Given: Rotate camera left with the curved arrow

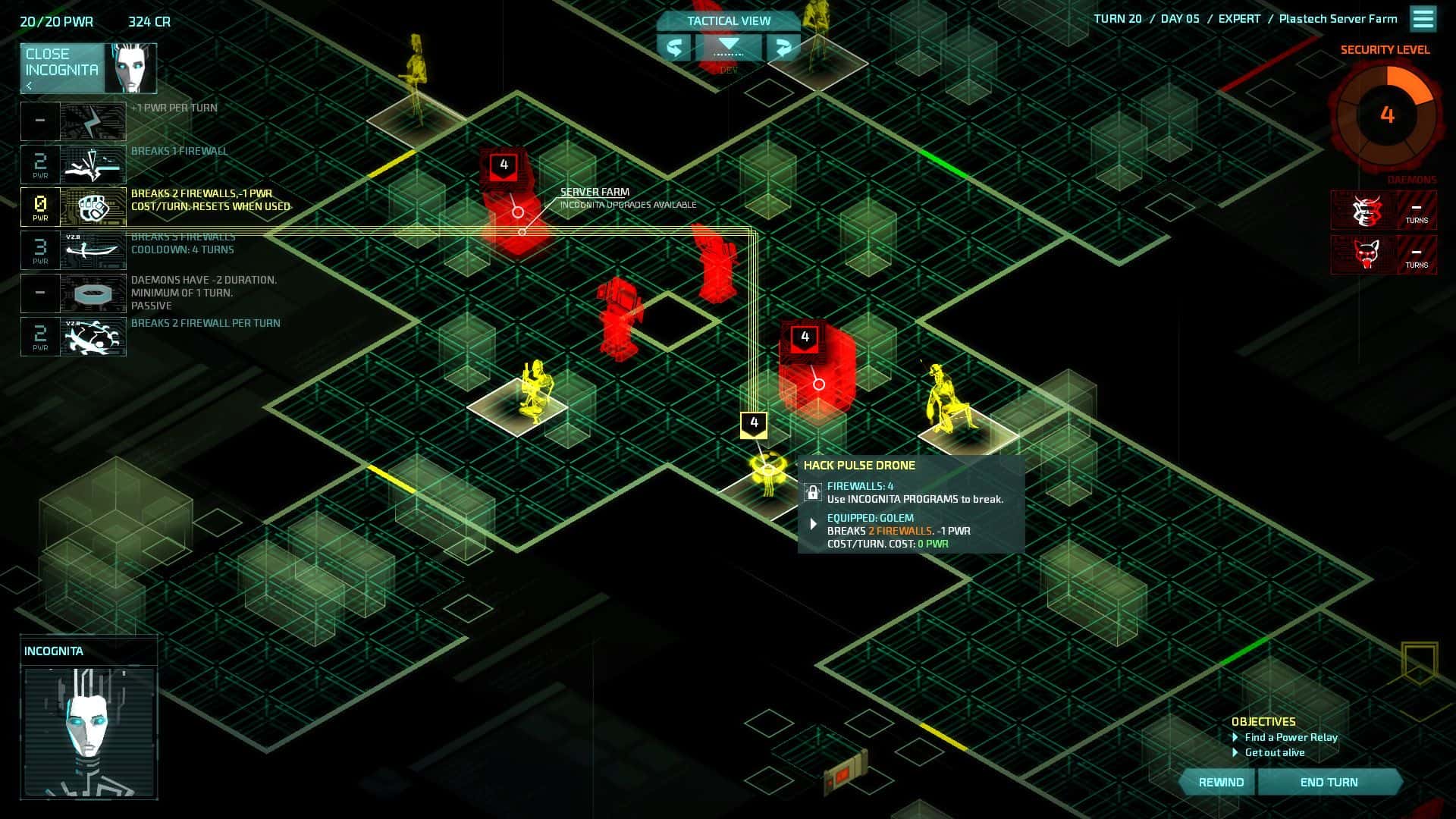Looking at the screenshot, I should (x=673, y=48).
